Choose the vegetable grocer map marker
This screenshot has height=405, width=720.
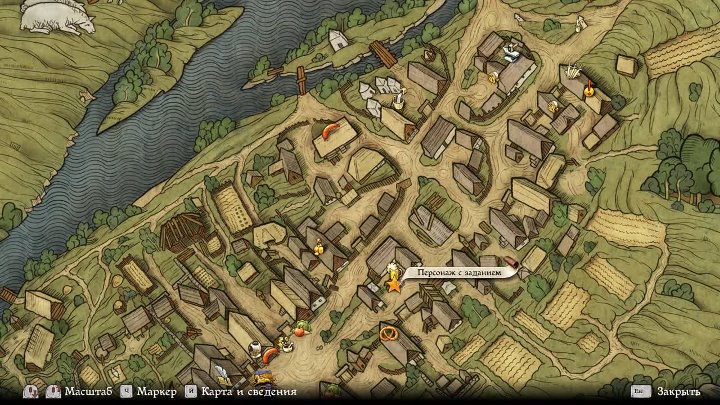301,327
